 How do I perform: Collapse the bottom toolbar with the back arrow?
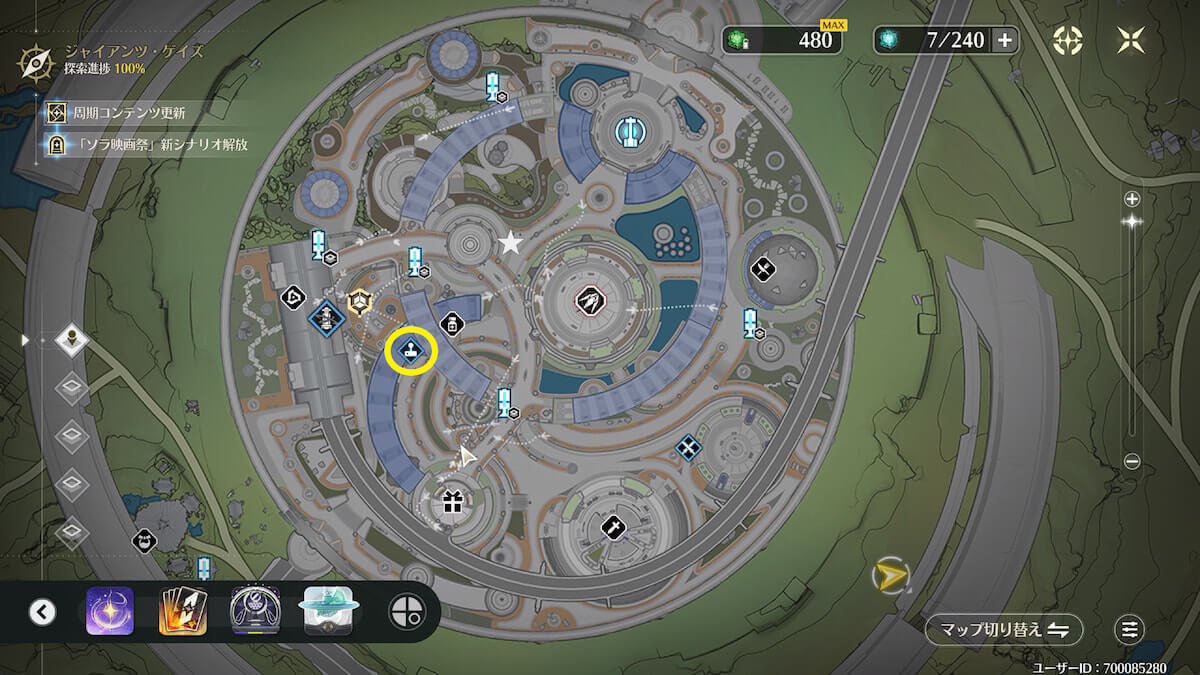point(42,611)
